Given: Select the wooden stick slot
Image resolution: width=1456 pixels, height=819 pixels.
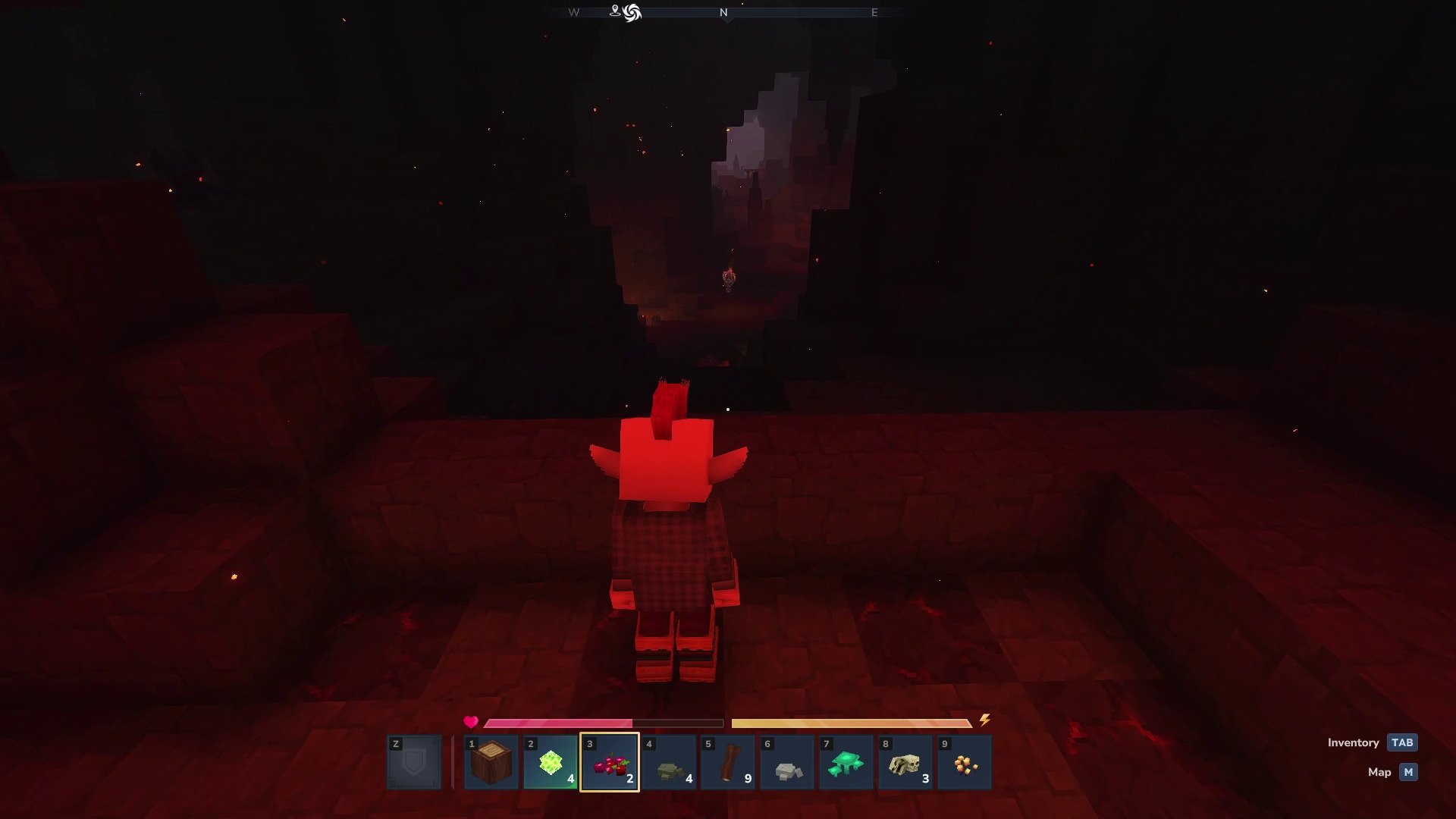Looking at the screenshot, I should (x=728, y=762).
